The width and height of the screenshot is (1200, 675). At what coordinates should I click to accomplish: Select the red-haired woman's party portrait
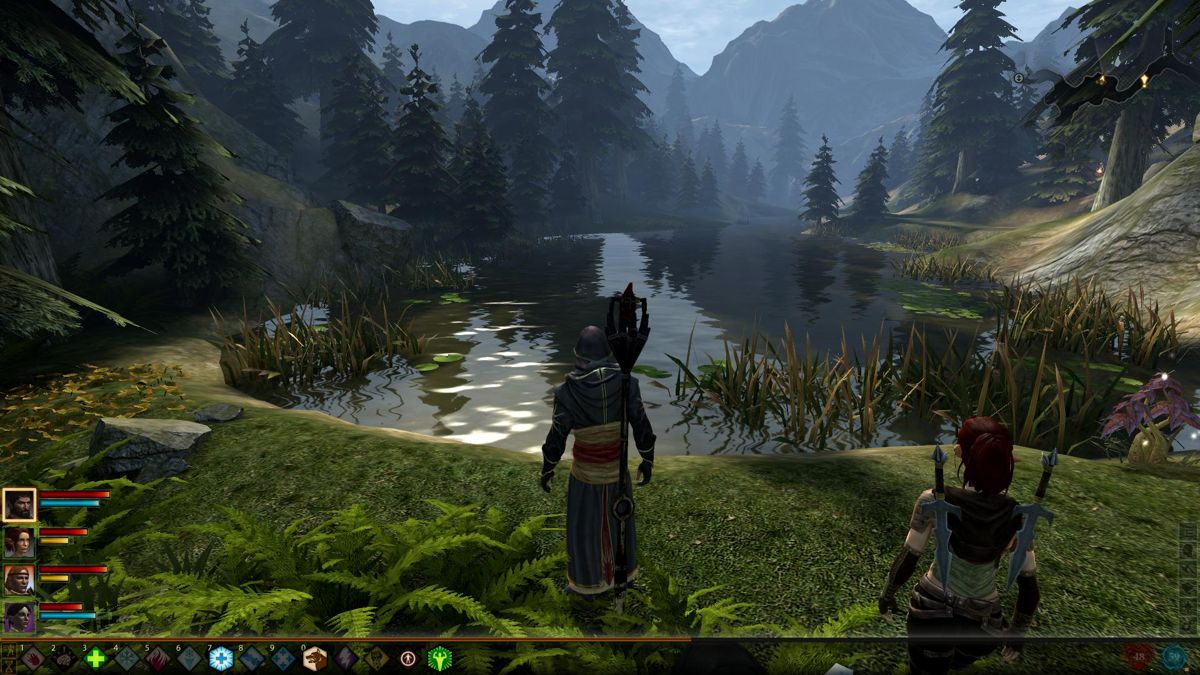coord(19,542)
